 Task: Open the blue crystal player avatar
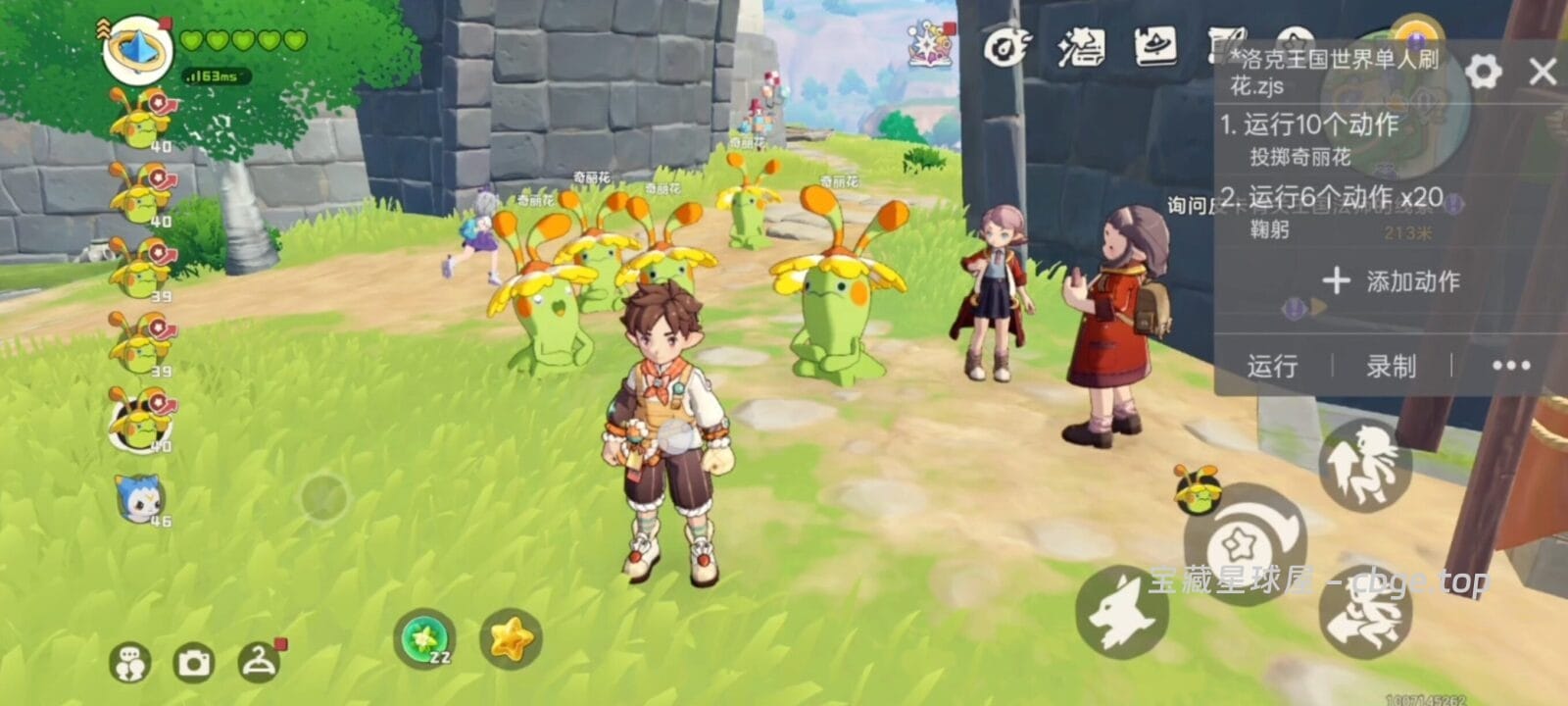[x=138, y=49]
